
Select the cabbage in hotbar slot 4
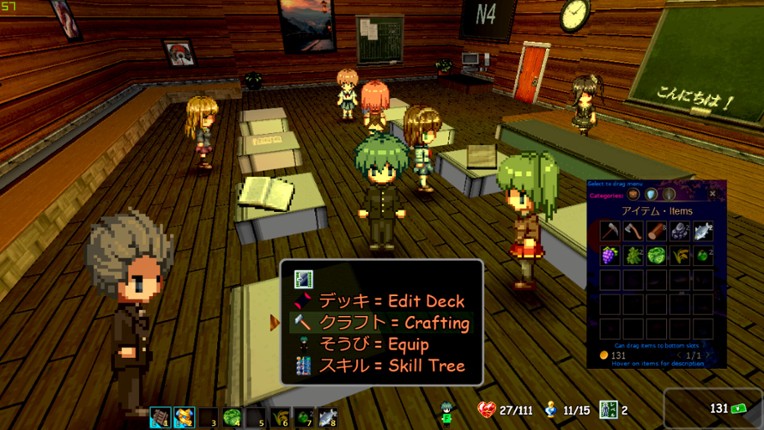point(231,418)
